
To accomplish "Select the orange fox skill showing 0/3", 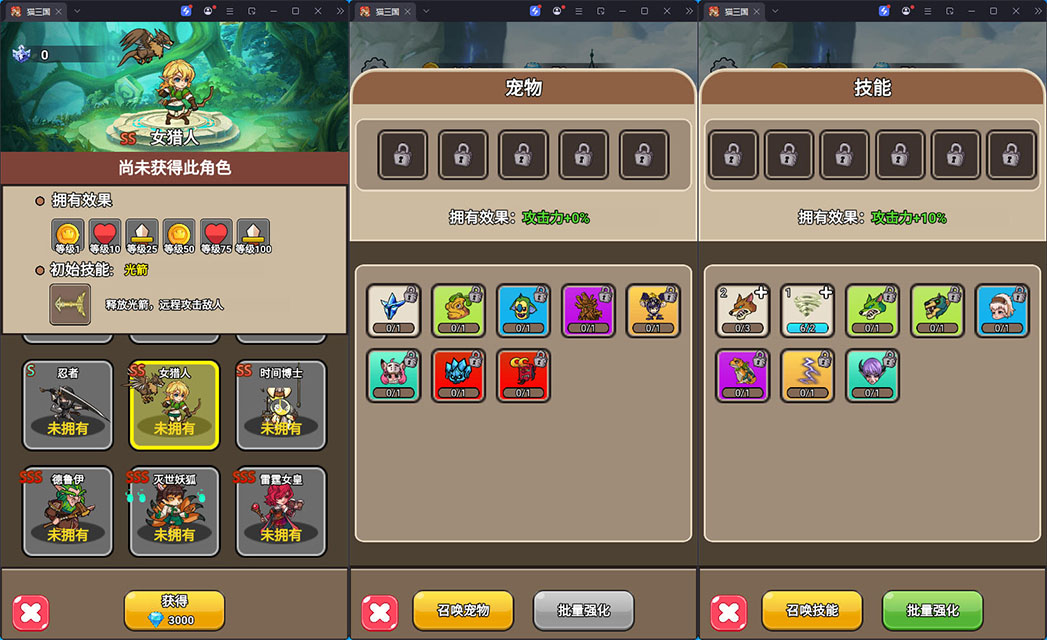I will pyautogui.click(x=742, y=310).
